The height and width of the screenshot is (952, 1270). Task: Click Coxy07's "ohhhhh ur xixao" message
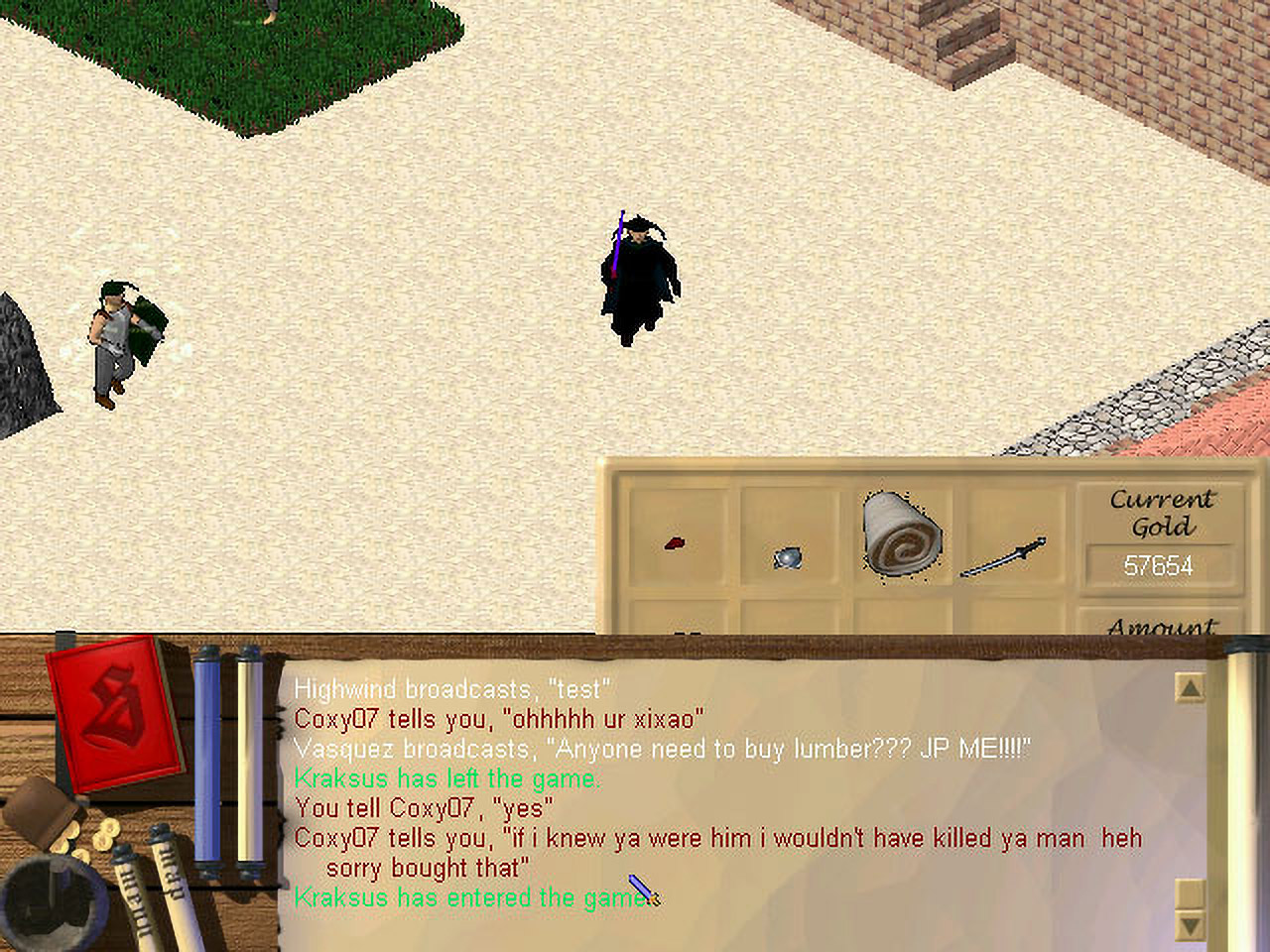point(499,719)
